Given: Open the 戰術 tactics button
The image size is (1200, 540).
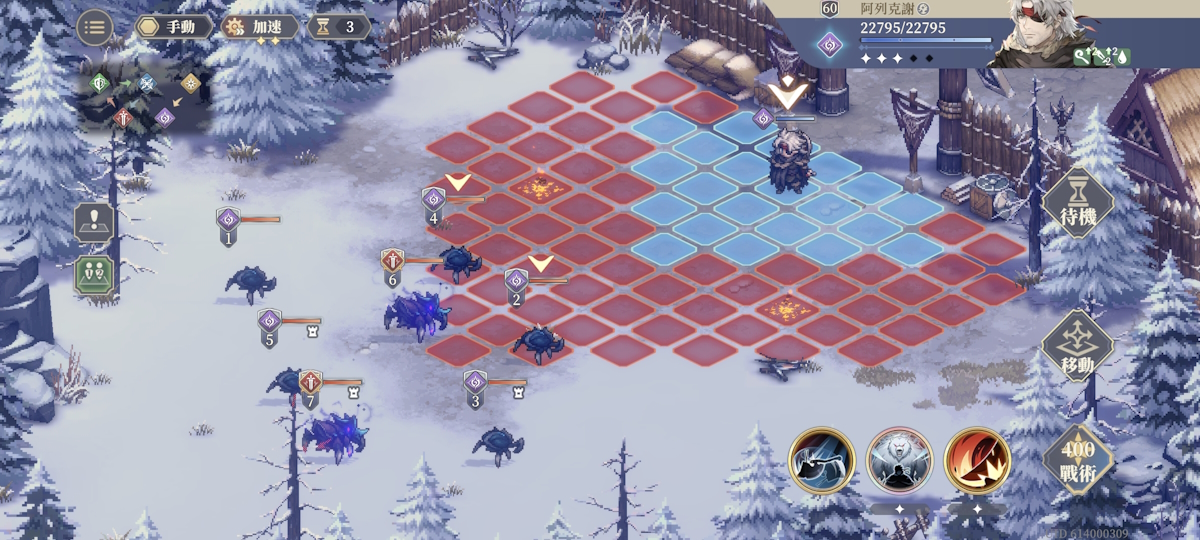Looking at the screenshot, I should tap(1078, 459).
